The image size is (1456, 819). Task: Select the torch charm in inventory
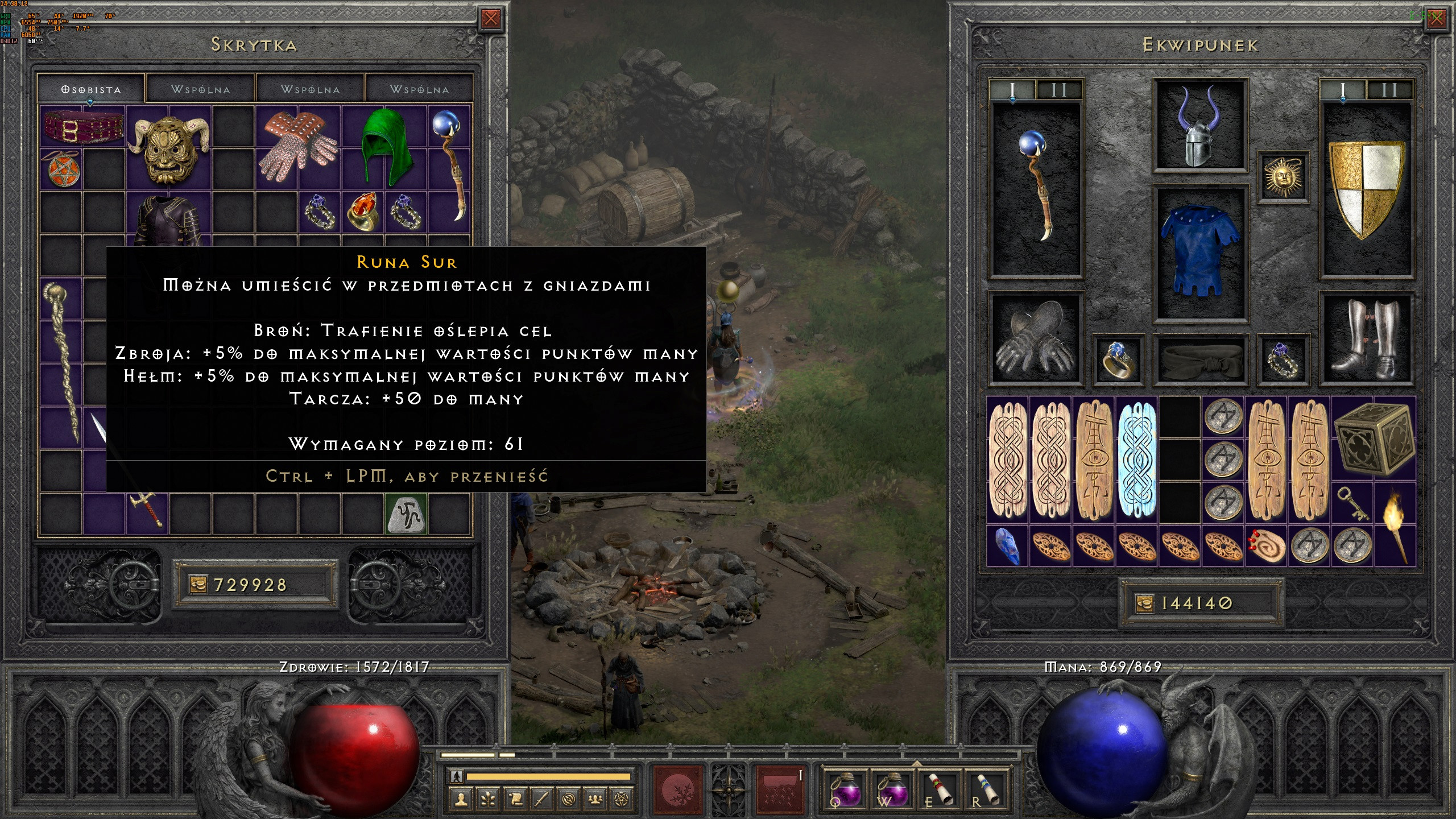tap(1393, 526)
